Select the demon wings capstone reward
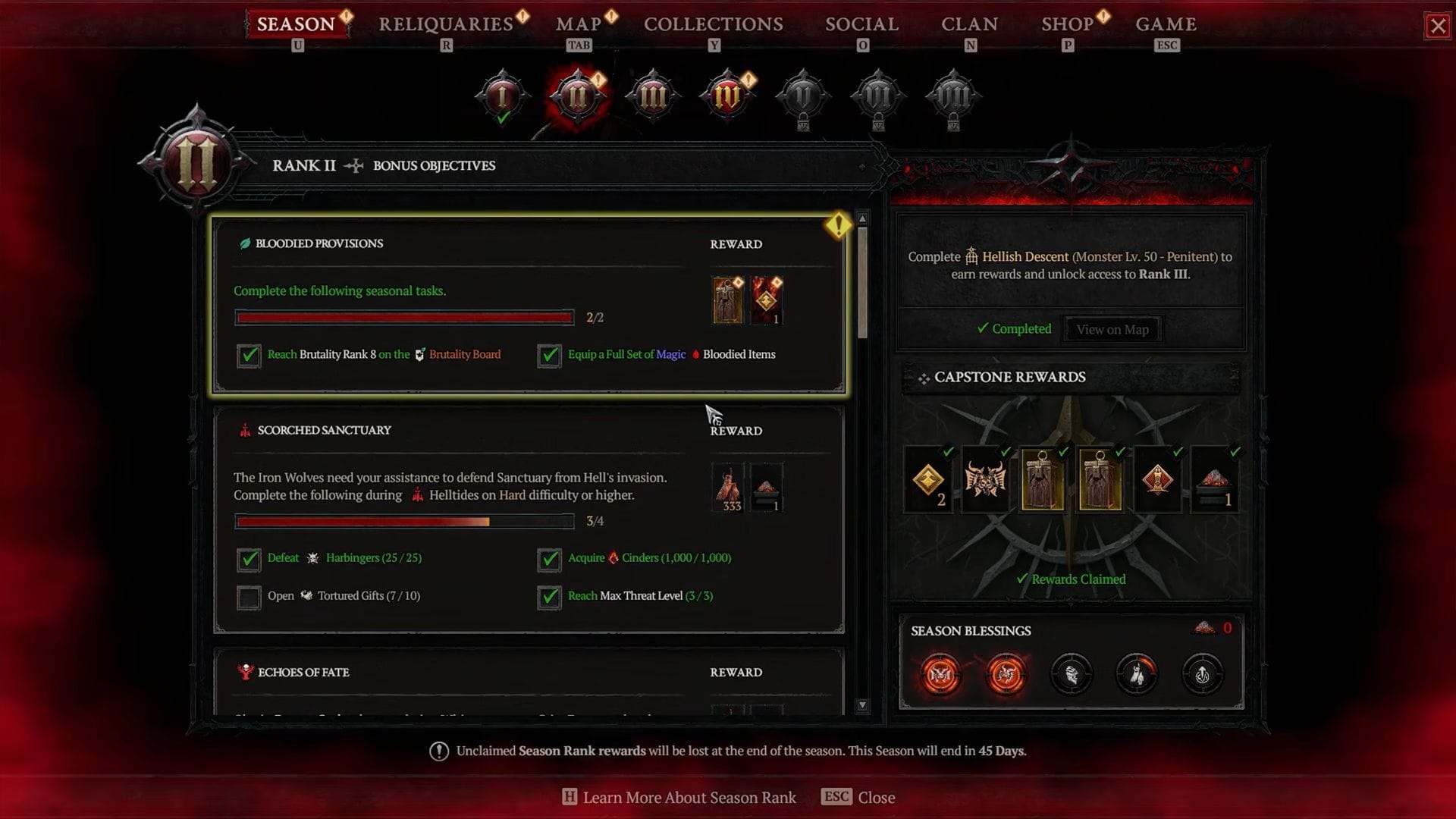The image size is (1456, 819). 985,479
